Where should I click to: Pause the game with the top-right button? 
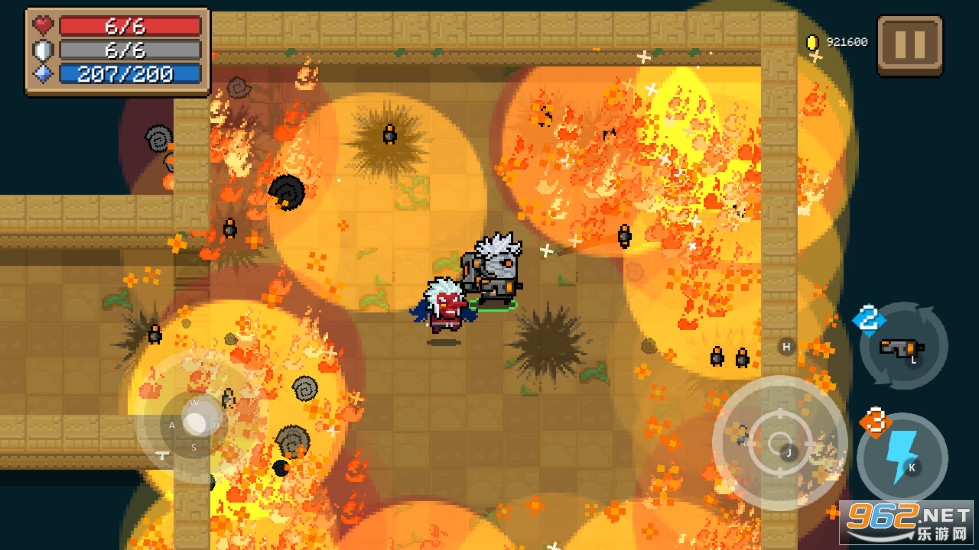[909, 45]
